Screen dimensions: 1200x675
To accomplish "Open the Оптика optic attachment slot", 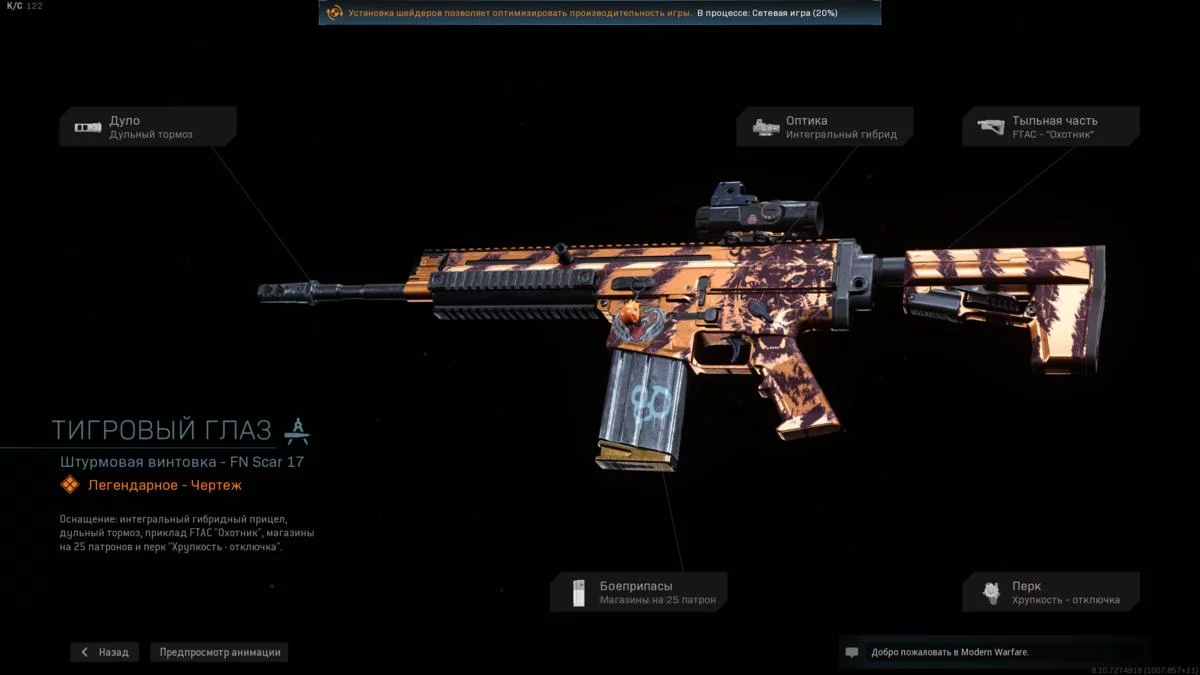I will coord(825,127).
